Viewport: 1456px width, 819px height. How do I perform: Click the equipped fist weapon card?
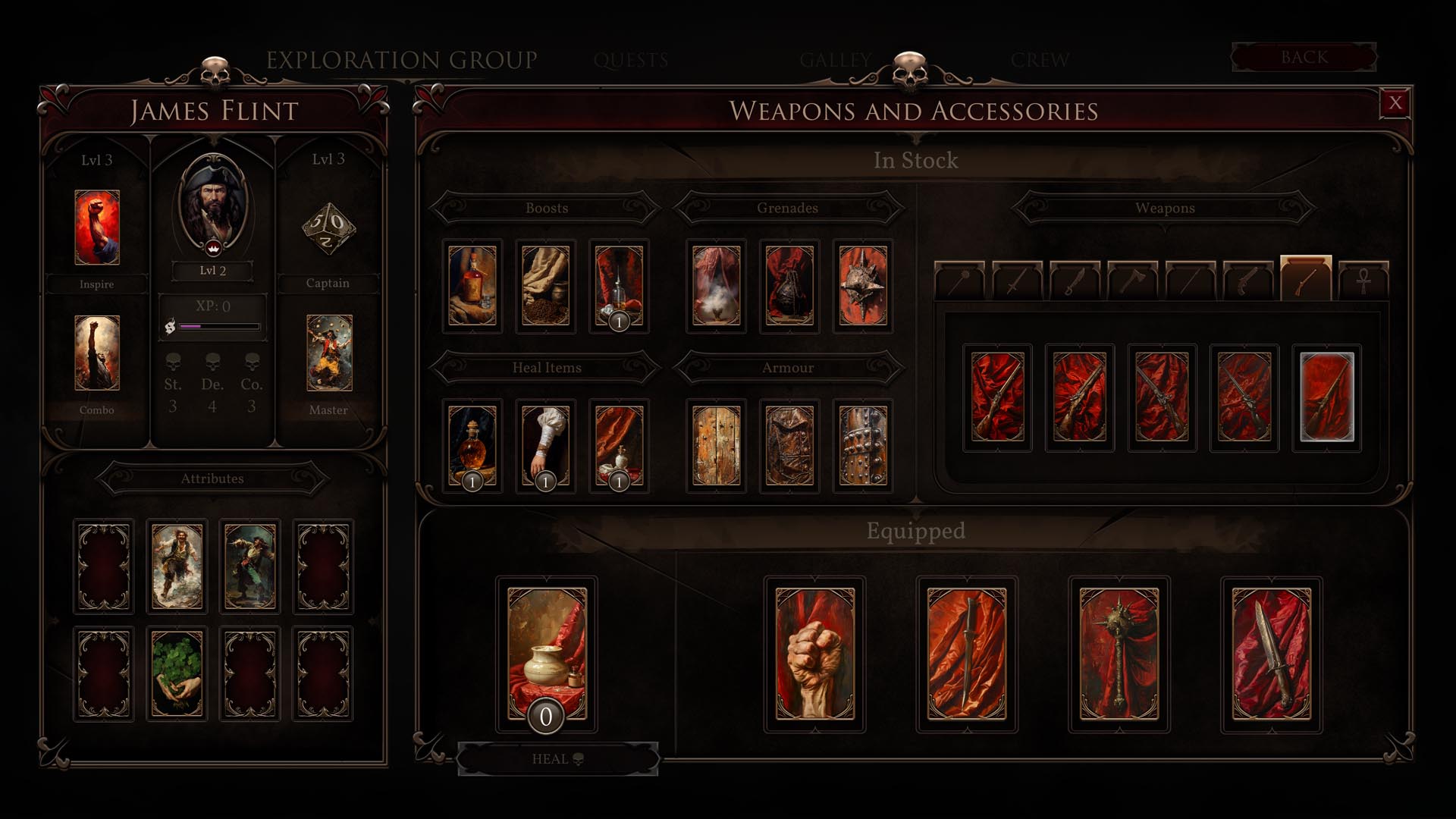click(x=815, y=654)
